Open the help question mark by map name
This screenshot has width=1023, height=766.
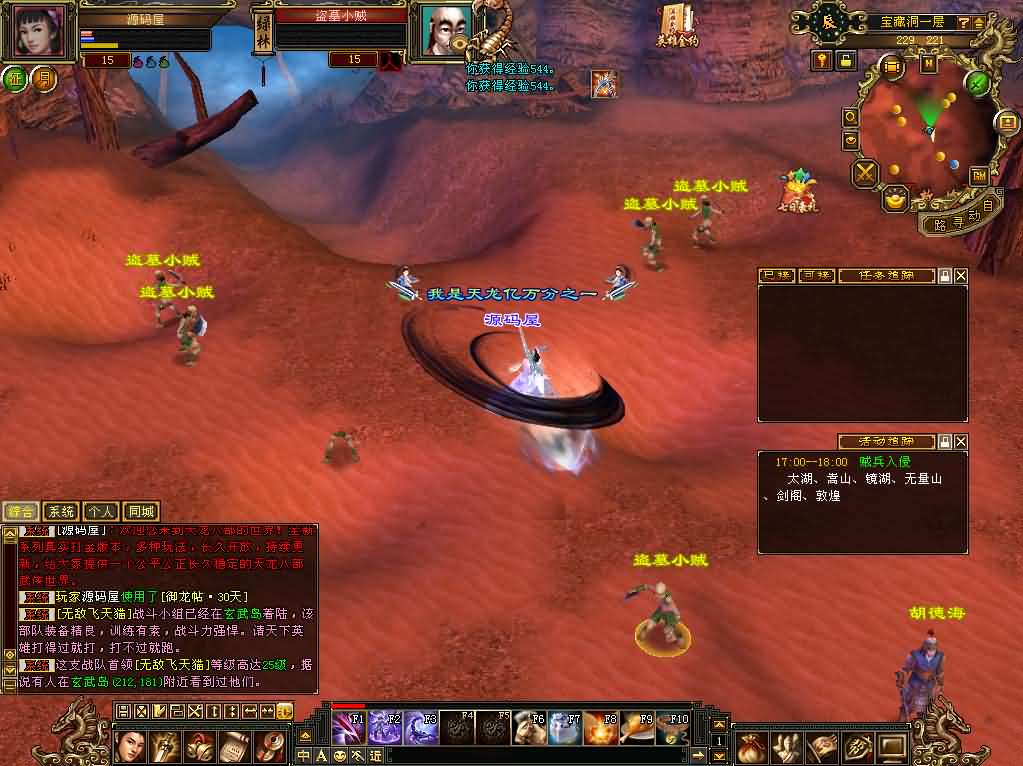pos(962,22)
